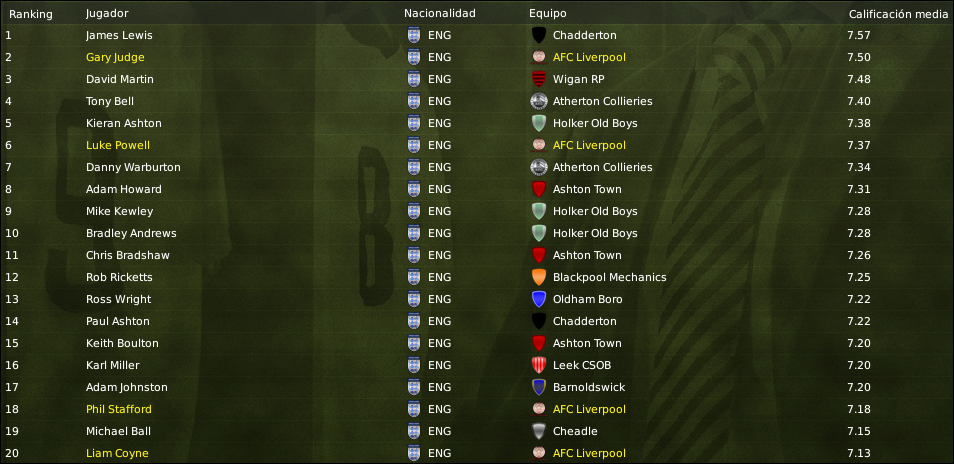The width and height of the screenshot is (954, 464).
Task: Open player James Lewis profile
Action: (x=119, y=35)
